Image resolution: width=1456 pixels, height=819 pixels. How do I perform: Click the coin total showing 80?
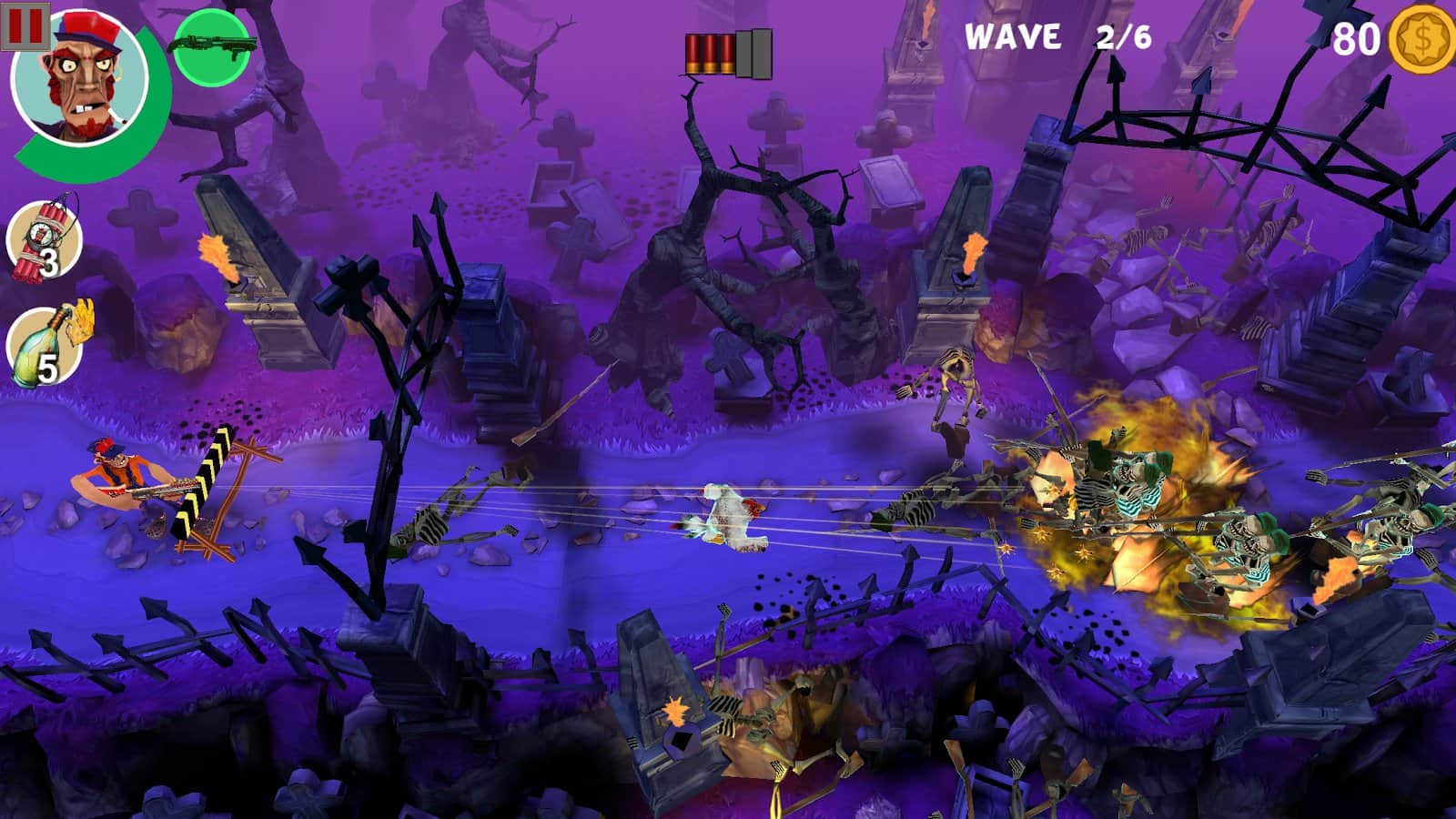click(x=1357, y=38)
